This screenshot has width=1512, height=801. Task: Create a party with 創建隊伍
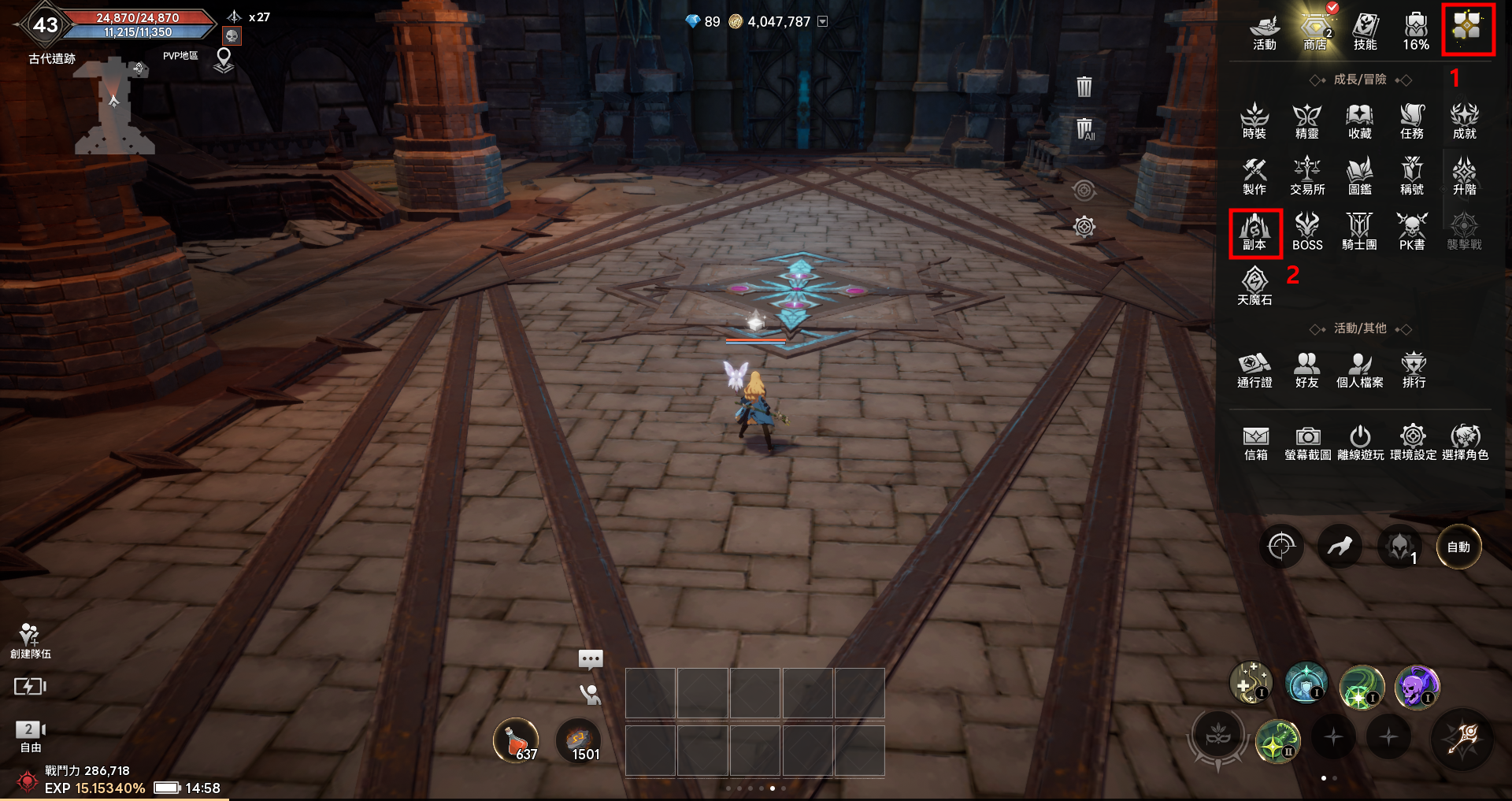(30, 641)
